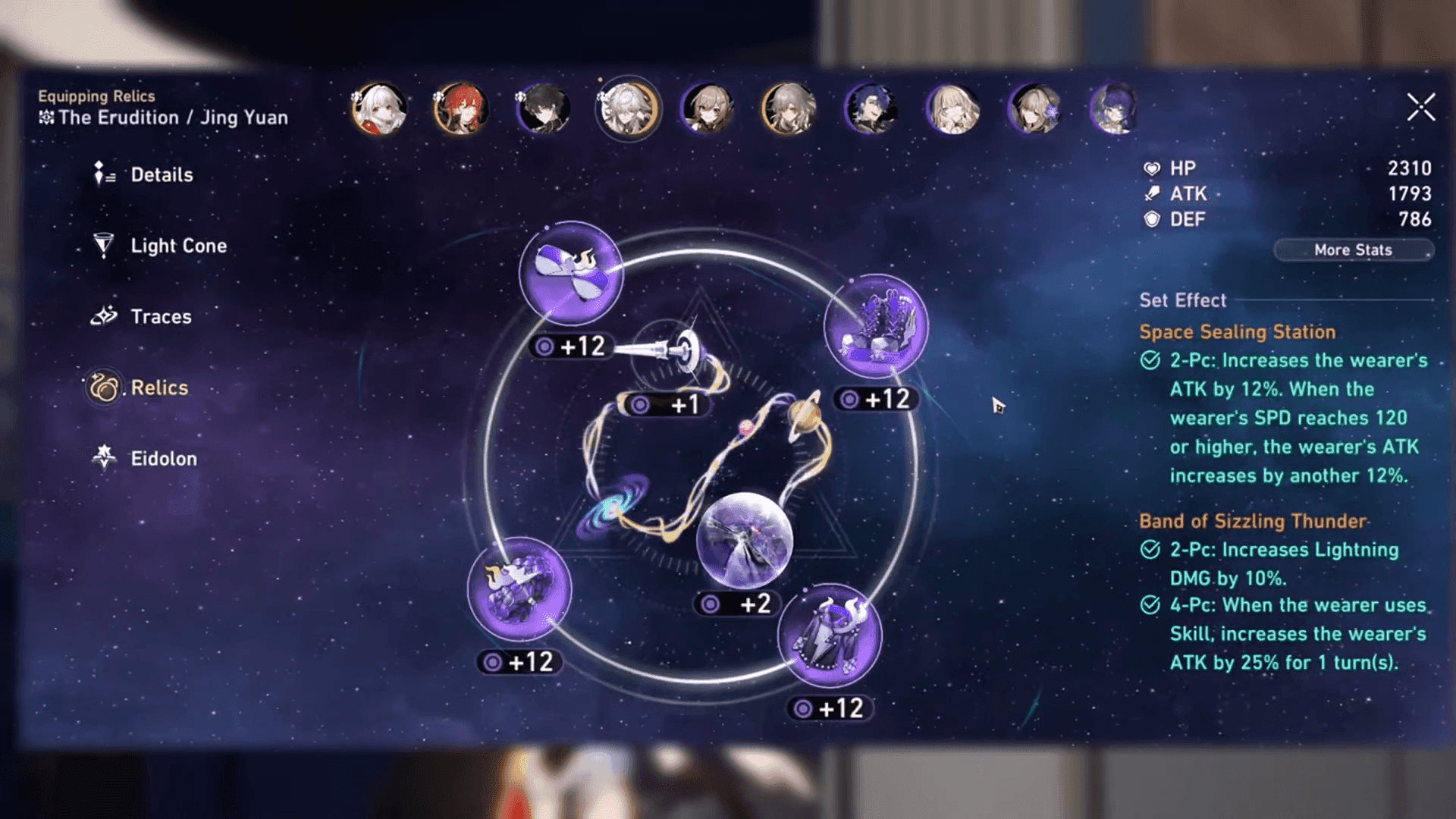
Task: Select Jing Yuan's highlighted portrait
Action: pyautogui.click(x=627, y=110)
